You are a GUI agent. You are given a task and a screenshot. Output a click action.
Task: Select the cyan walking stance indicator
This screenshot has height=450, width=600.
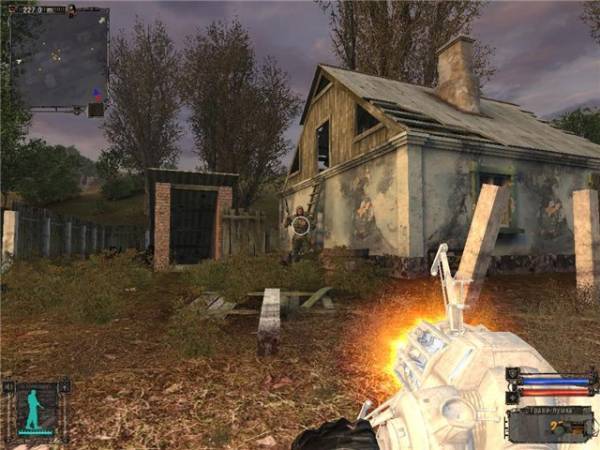[x=36, y=410]
